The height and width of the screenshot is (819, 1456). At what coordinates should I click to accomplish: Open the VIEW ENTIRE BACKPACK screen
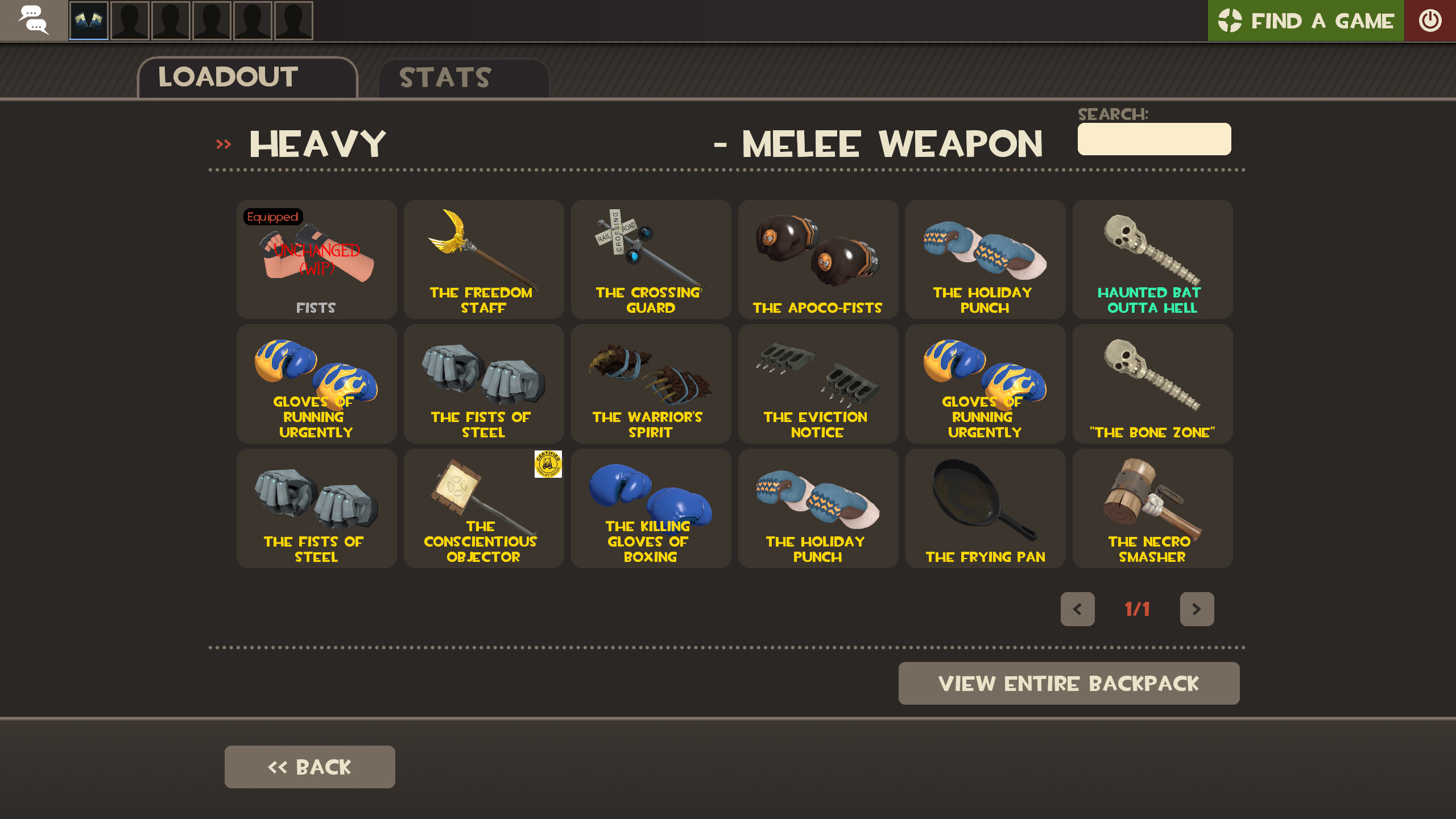[1069, 683]
